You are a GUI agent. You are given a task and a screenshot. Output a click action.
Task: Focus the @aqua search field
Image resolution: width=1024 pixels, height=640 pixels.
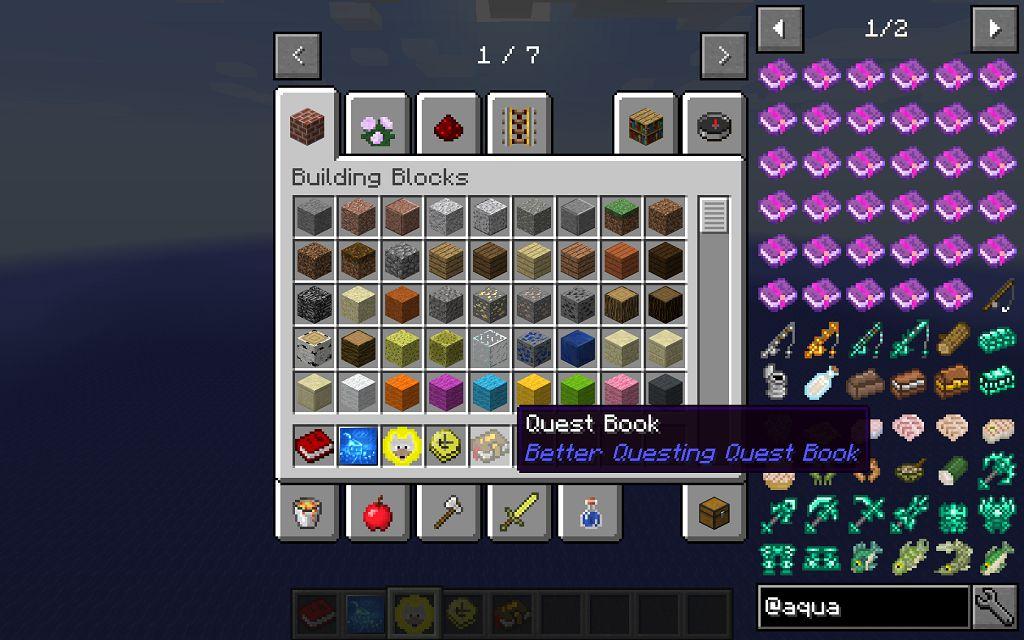click(x=863, y=607)
